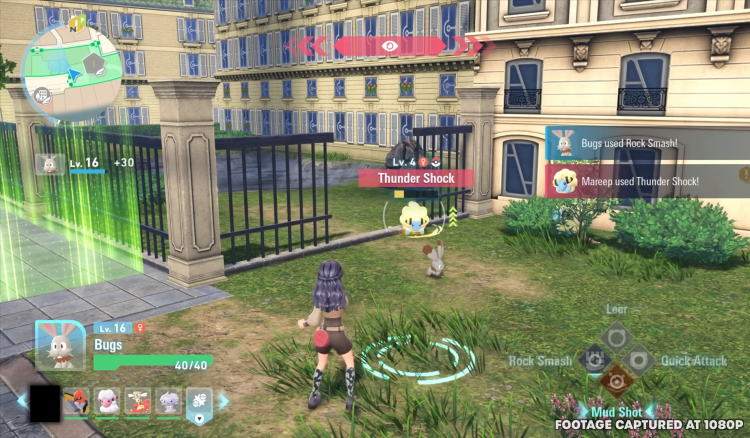Click the right arrow of party bar
750x438 pixels.
click(224, 401)
